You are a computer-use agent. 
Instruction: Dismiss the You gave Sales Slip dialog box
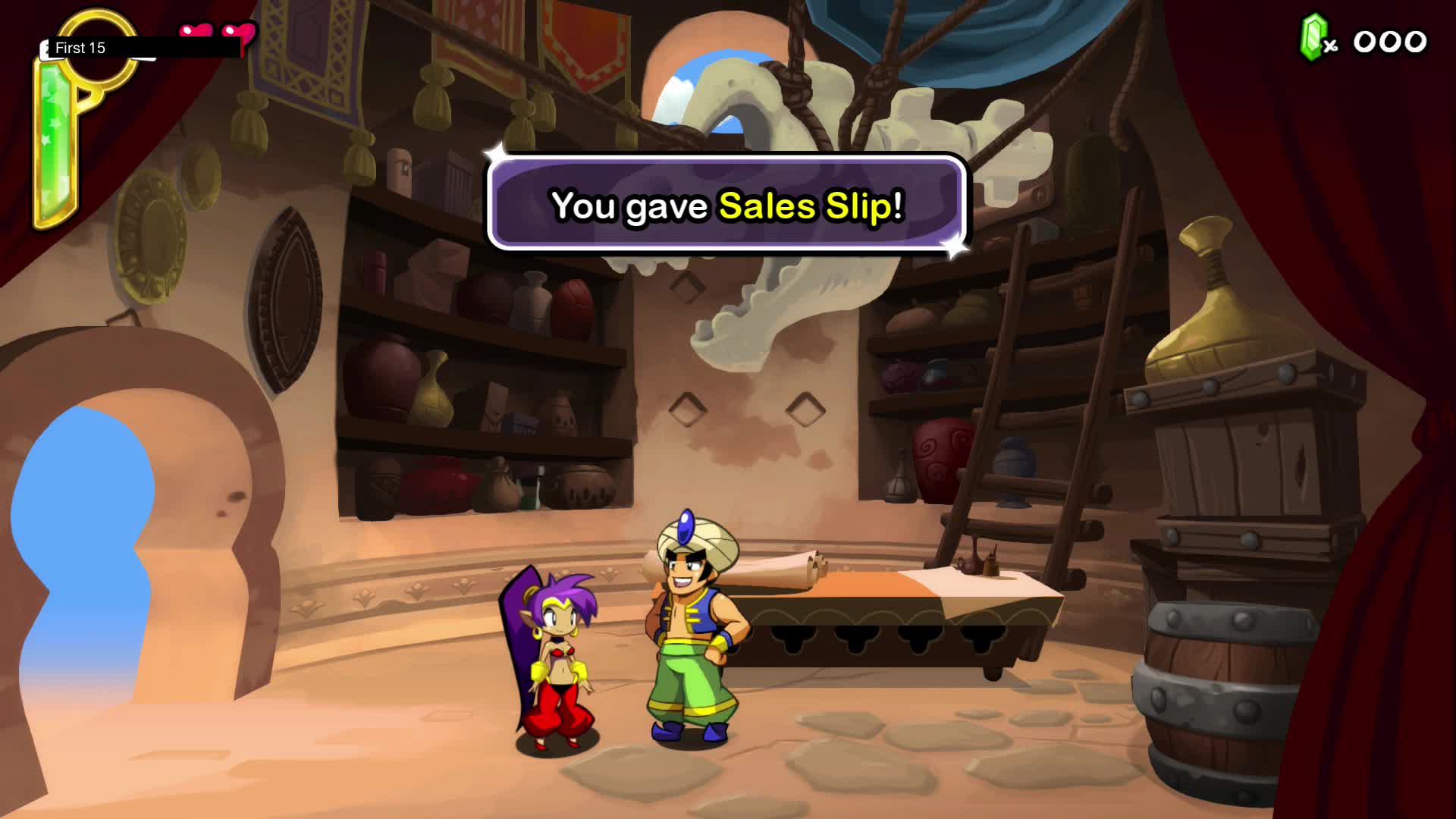(x=726, y=205)
